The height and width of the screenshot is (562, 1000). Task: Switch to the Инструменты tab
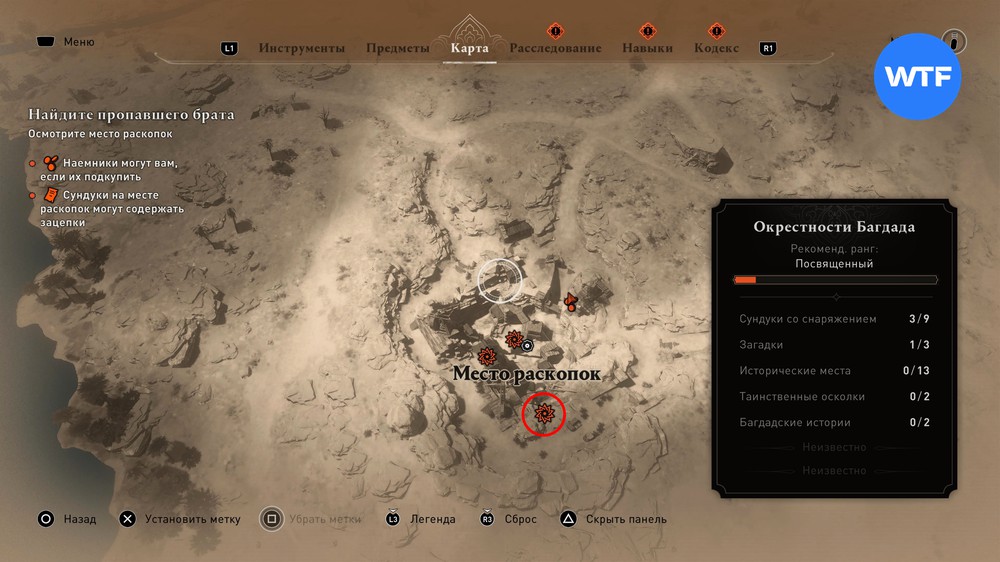(302, 48)
